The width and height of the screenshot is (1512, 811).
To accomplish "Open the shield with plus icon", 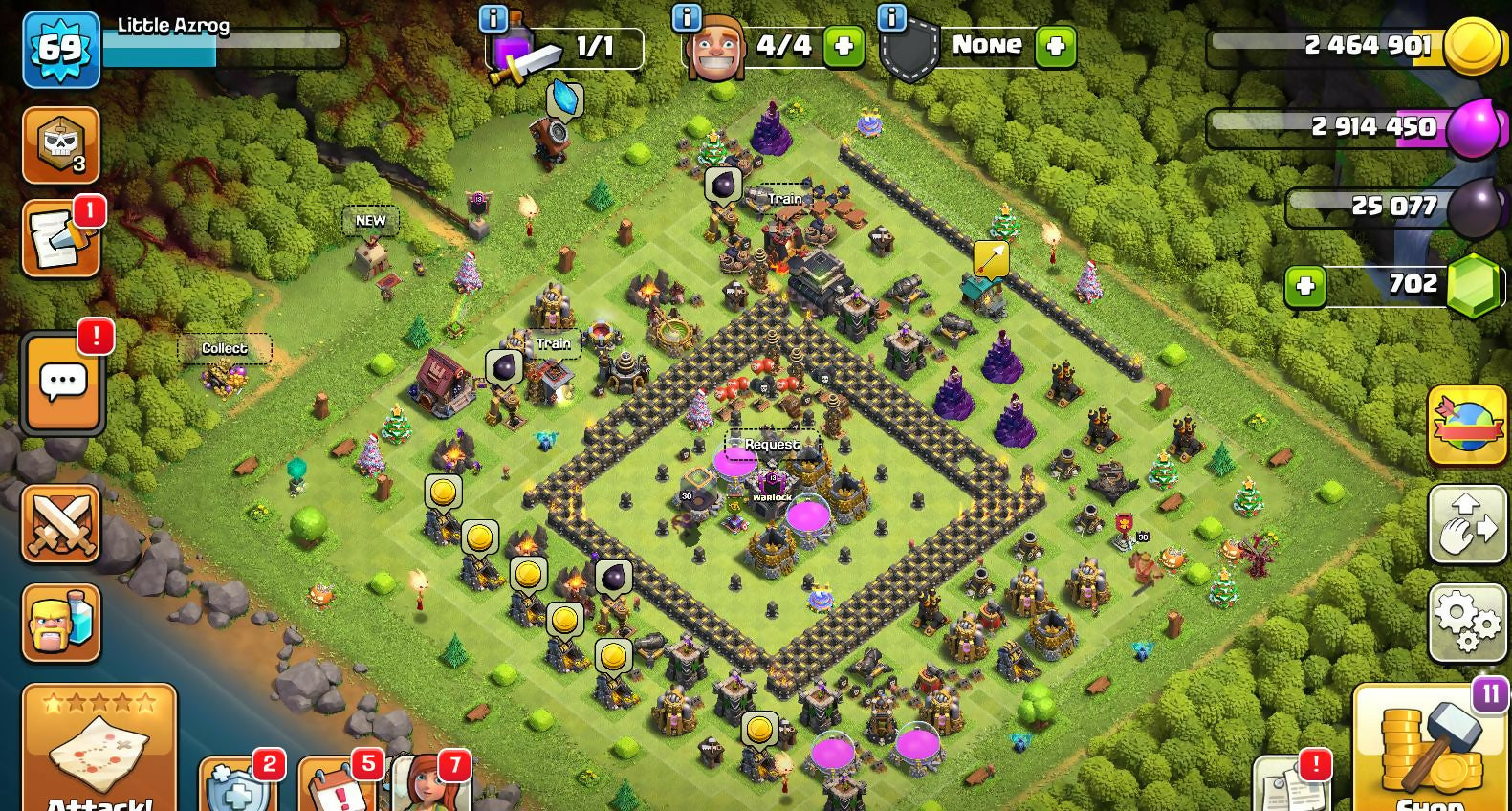I will (x=237, y=789).
